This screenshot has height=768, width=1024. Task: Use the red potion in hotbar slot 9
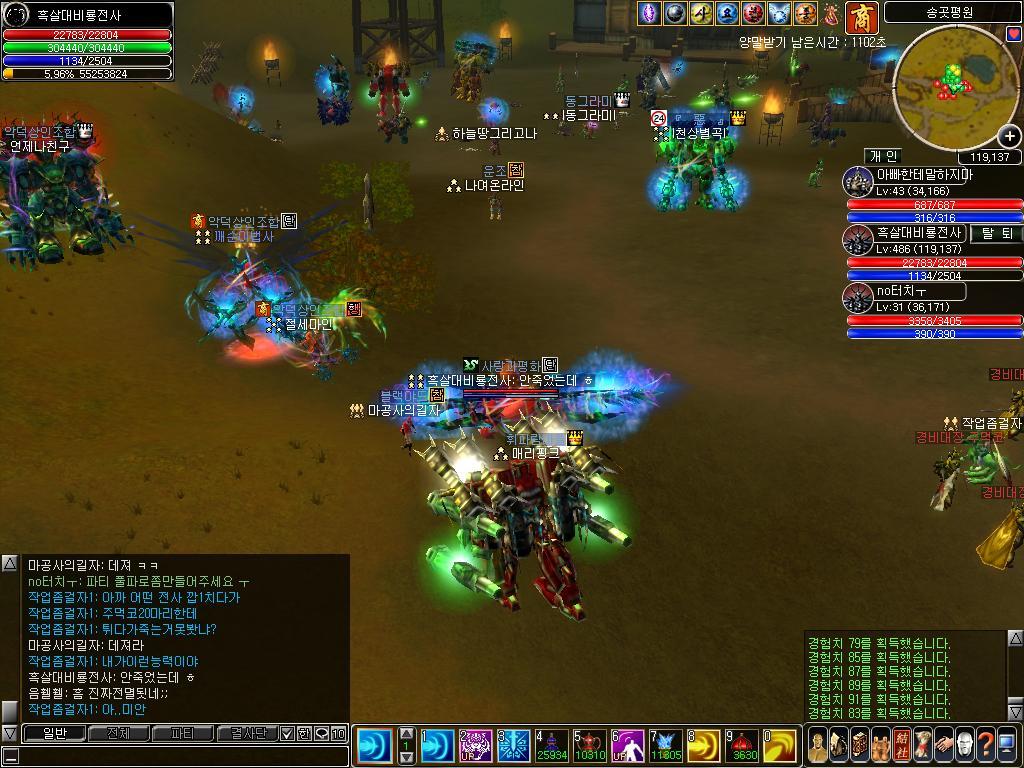[741, 746]
